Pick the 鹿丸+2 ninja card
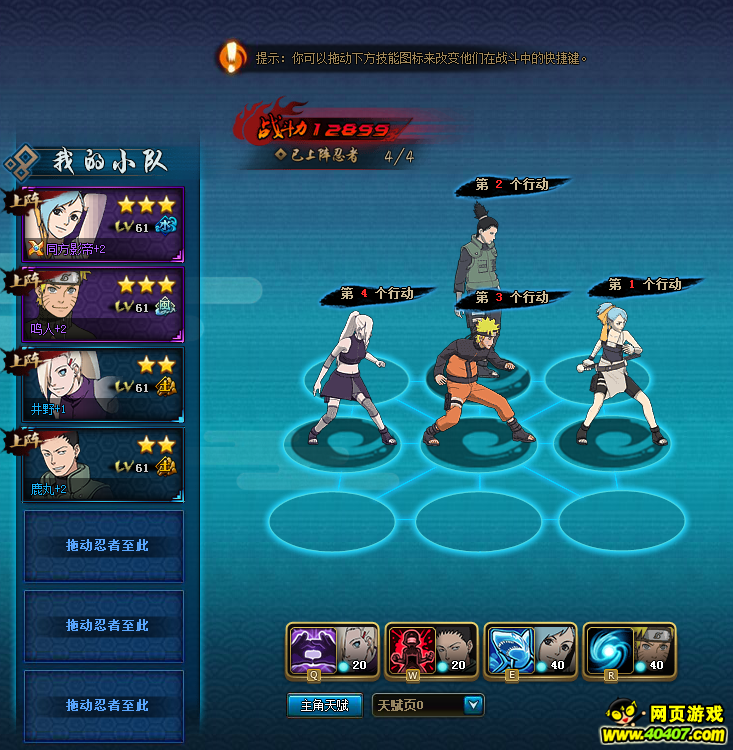 pos(102,464)
